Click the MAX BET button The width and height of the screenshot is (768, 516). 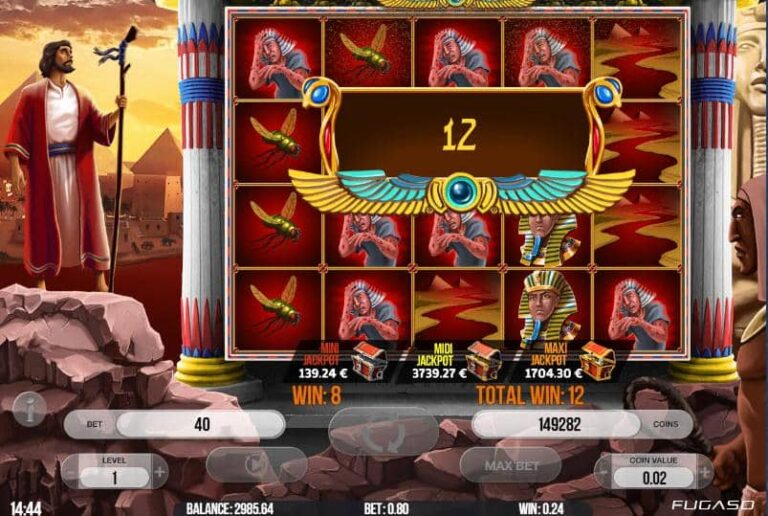(x=511, y=466)
